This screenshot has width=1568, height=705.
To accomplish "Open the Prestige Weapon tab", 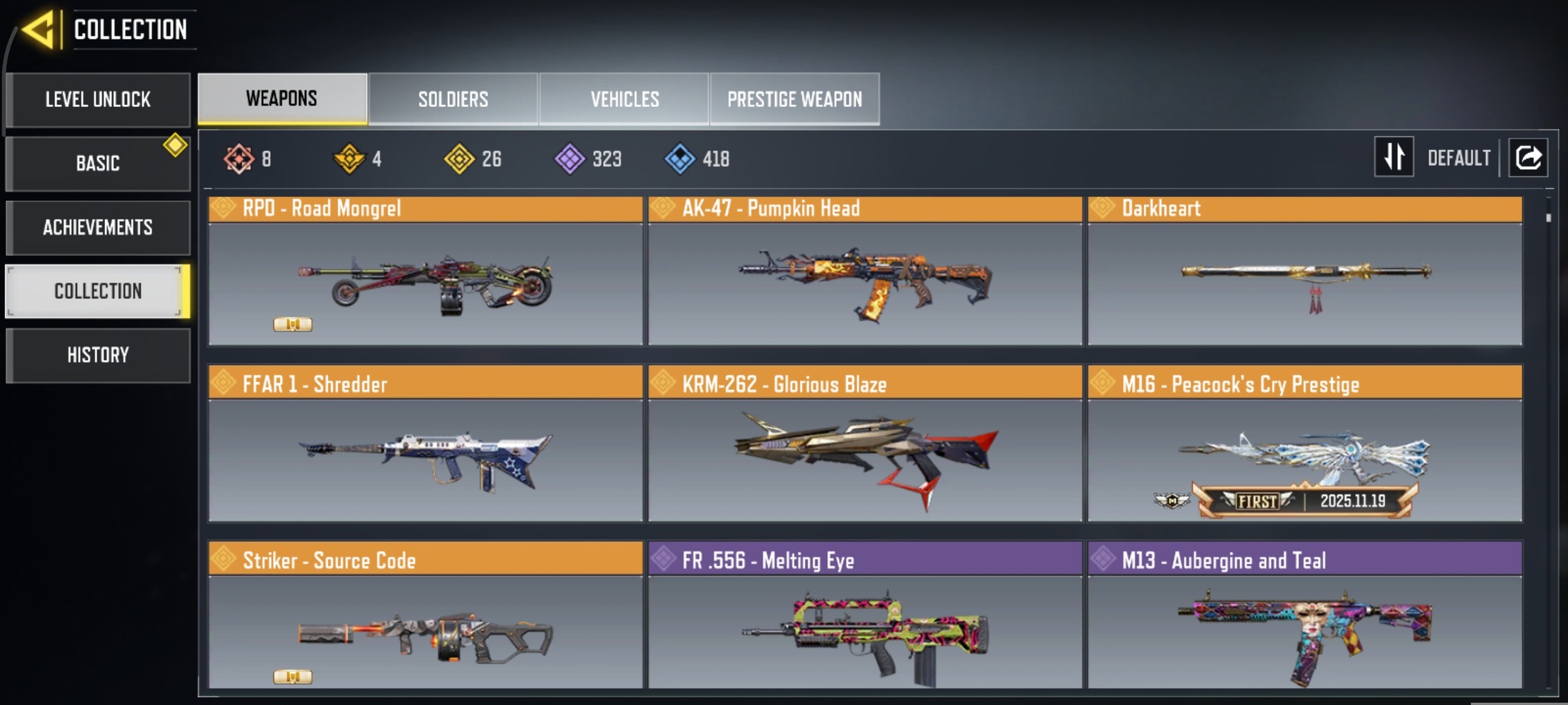I will click(794, 99).
